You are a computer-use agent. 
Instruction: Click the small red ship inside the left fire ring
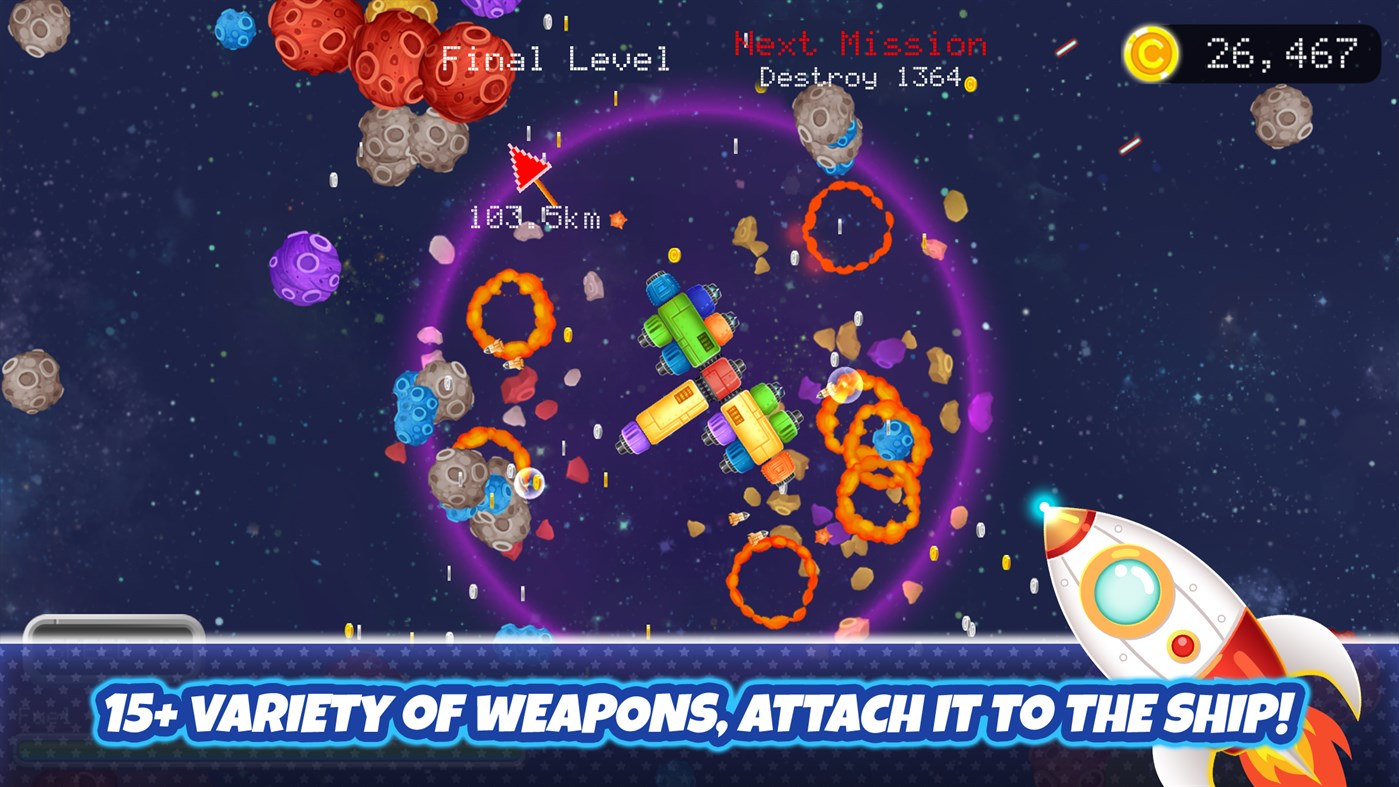[495, 348]
